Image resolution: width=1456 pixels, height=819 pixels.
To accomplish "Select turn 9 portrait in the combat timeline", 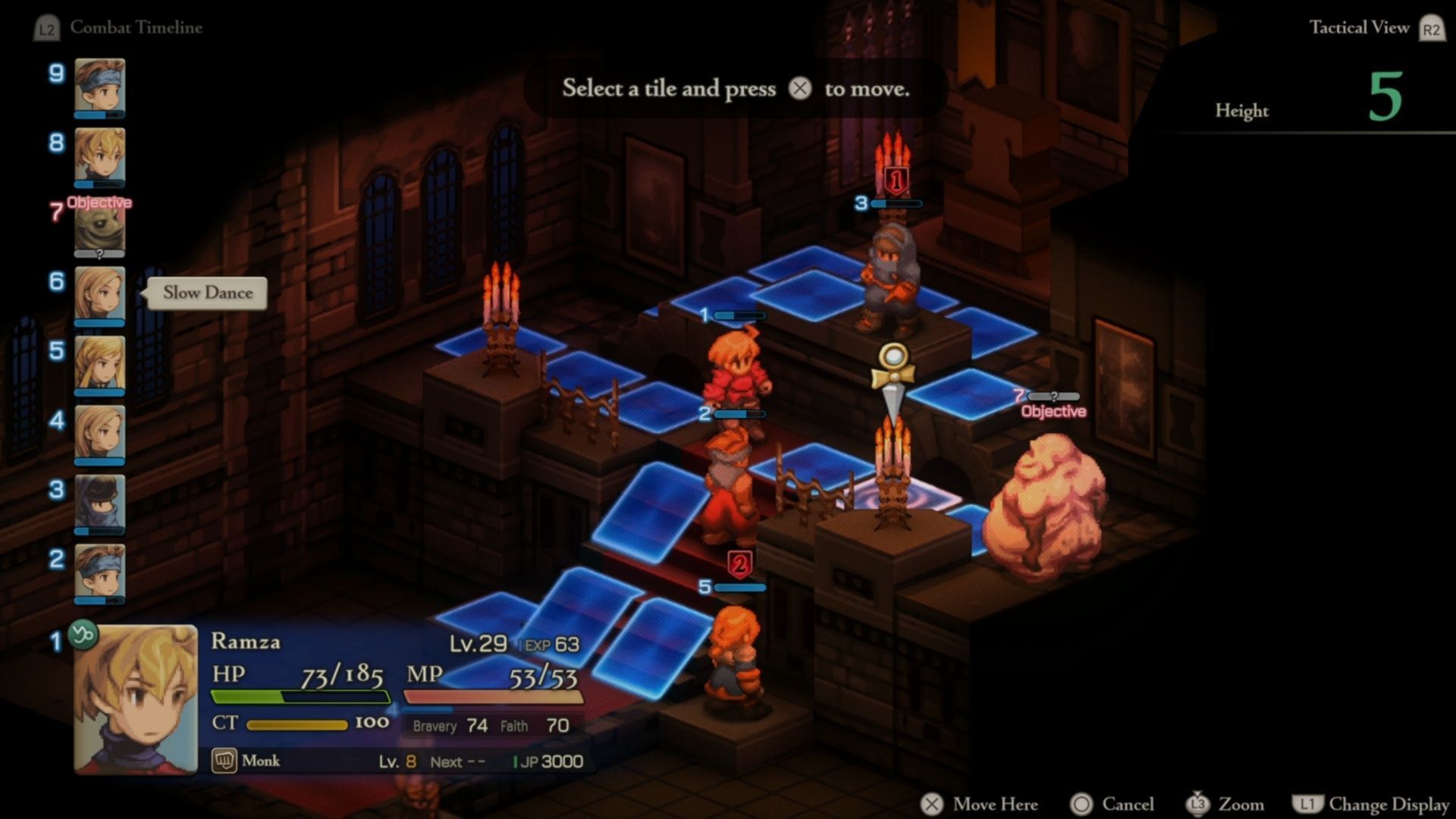I will click(x=99, y=85).
